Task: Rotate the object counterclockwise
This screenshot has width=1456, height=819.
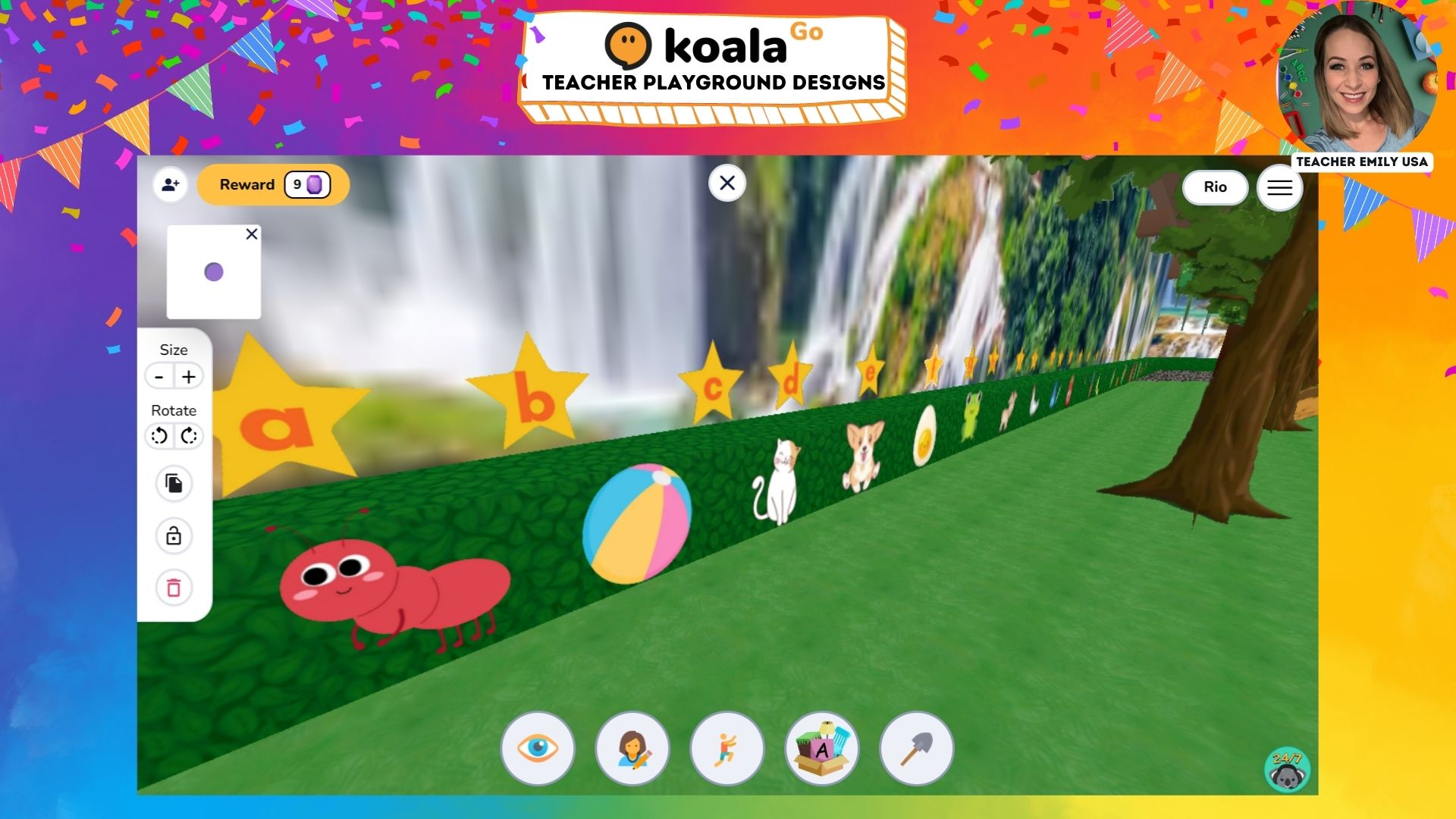Action: coord(158,436)
